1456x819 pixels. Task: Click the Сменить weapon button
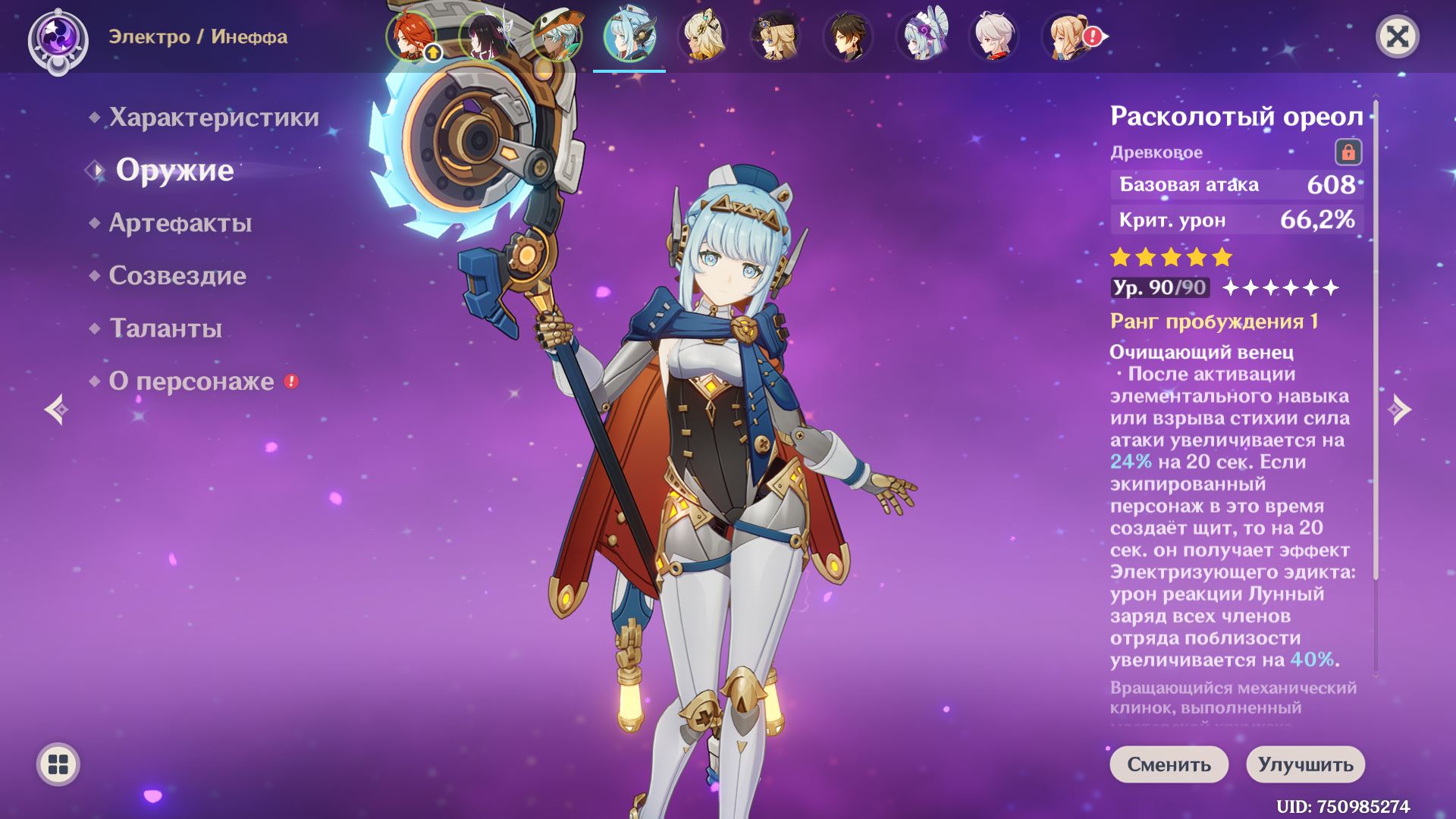(1169, 764)
